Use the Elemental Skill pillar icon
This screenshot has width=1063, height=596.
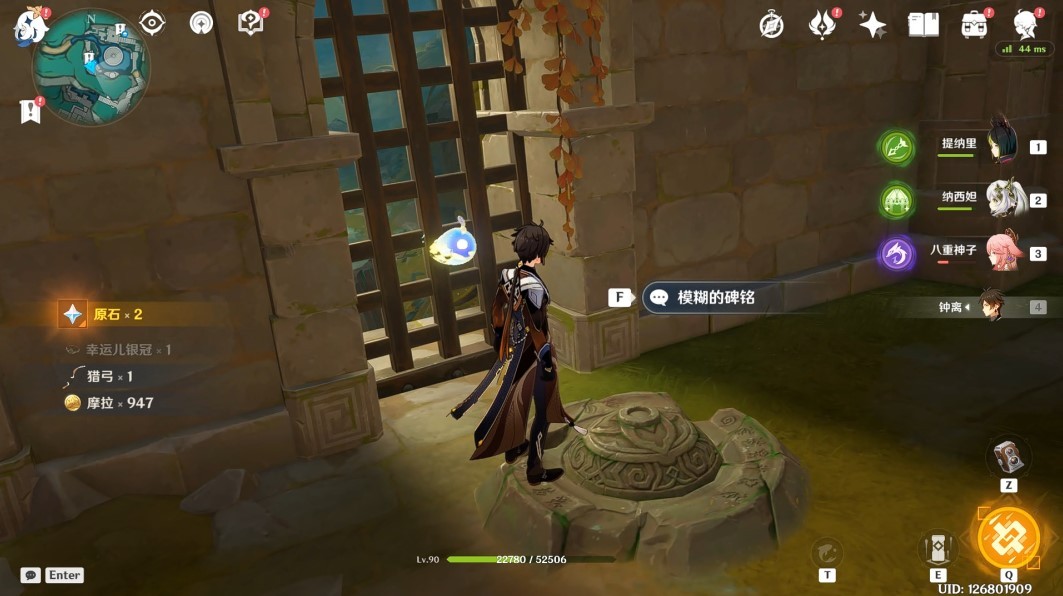coord(938,549)
